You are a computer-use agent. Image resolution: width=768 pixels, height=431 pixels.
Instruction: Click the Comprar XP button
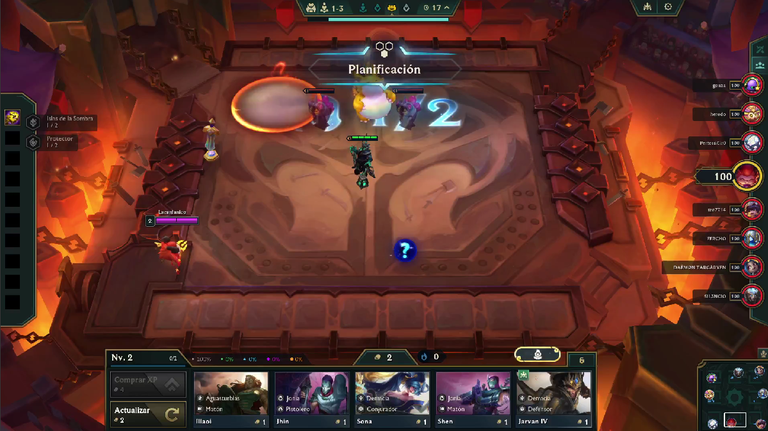click(x=147, y=384)
